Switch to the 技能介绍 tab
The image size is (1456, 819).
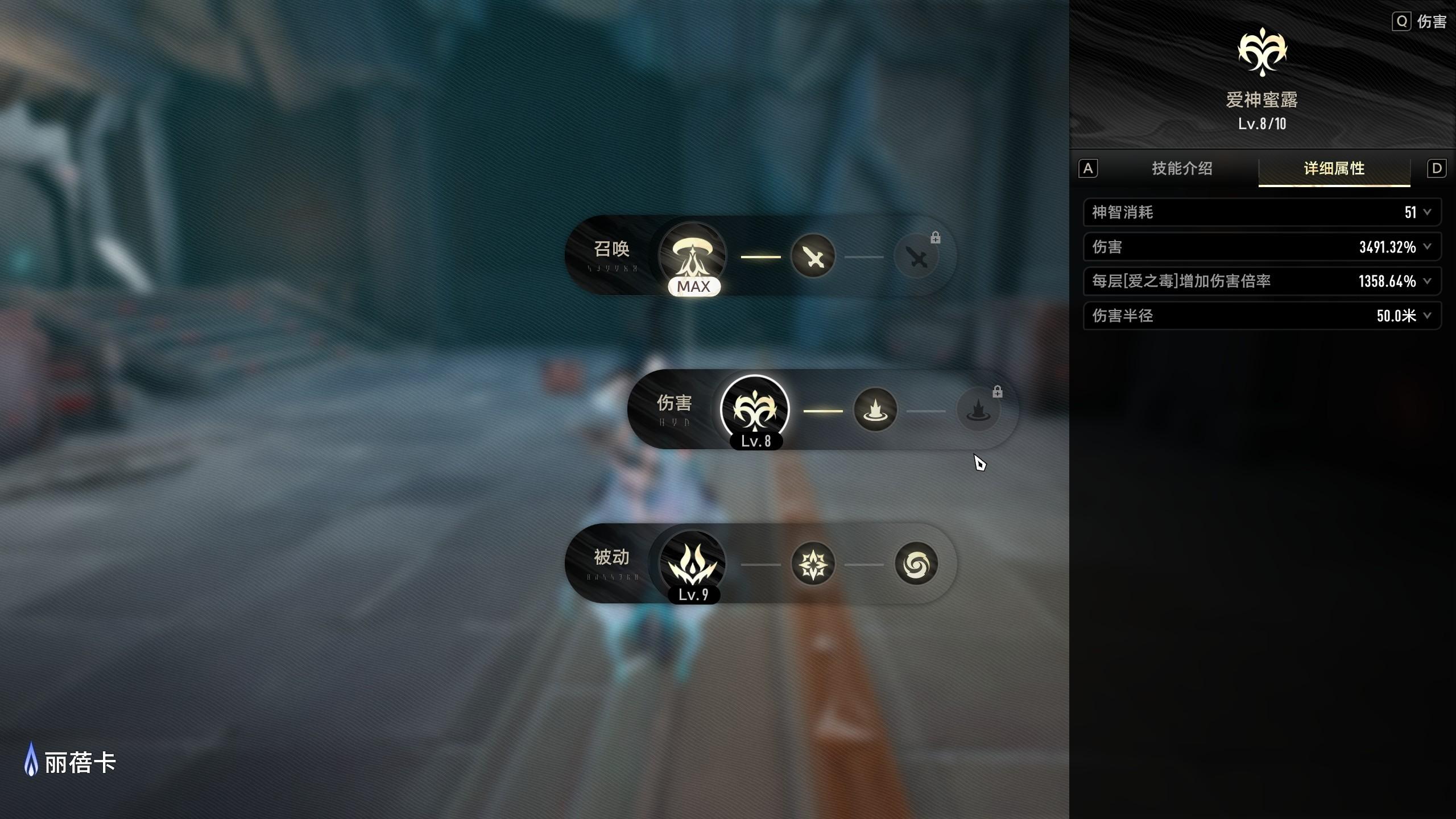point(1182,169)
